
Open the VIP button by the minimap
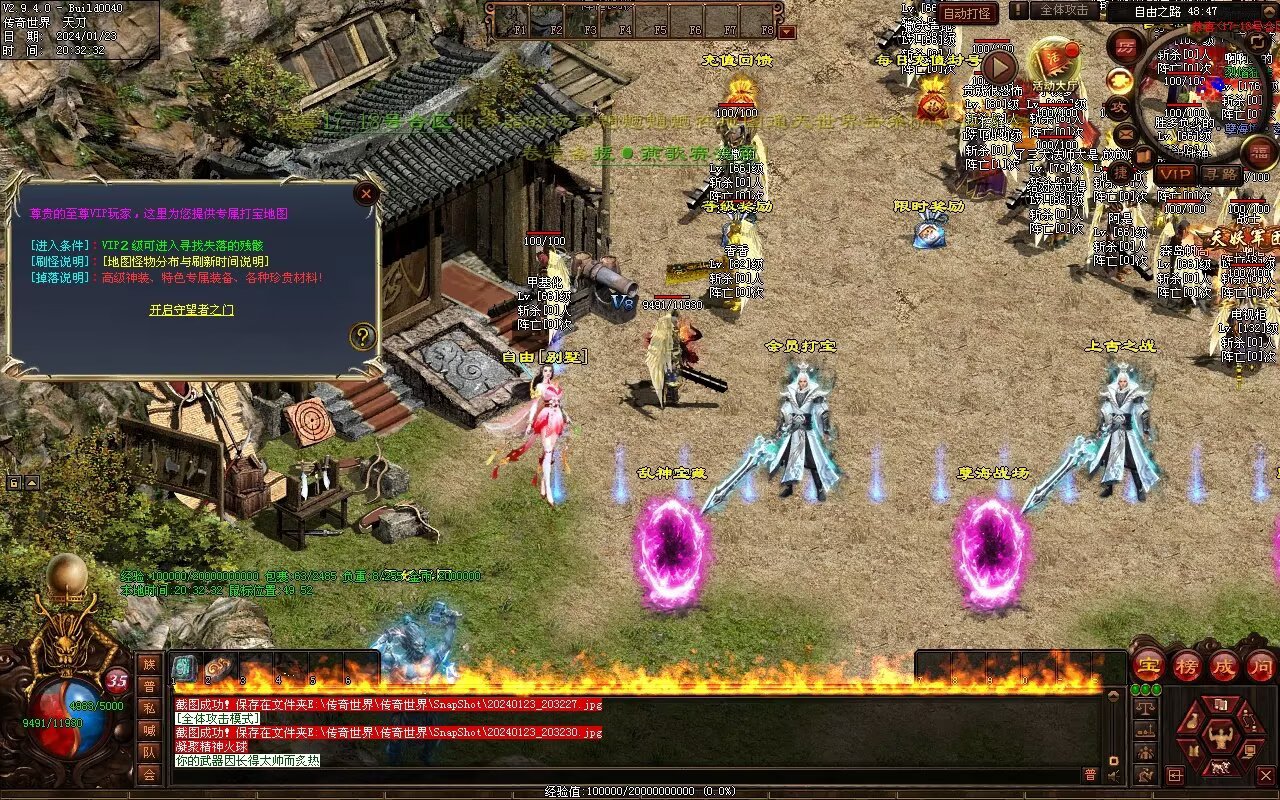[x=1176, y=174]
